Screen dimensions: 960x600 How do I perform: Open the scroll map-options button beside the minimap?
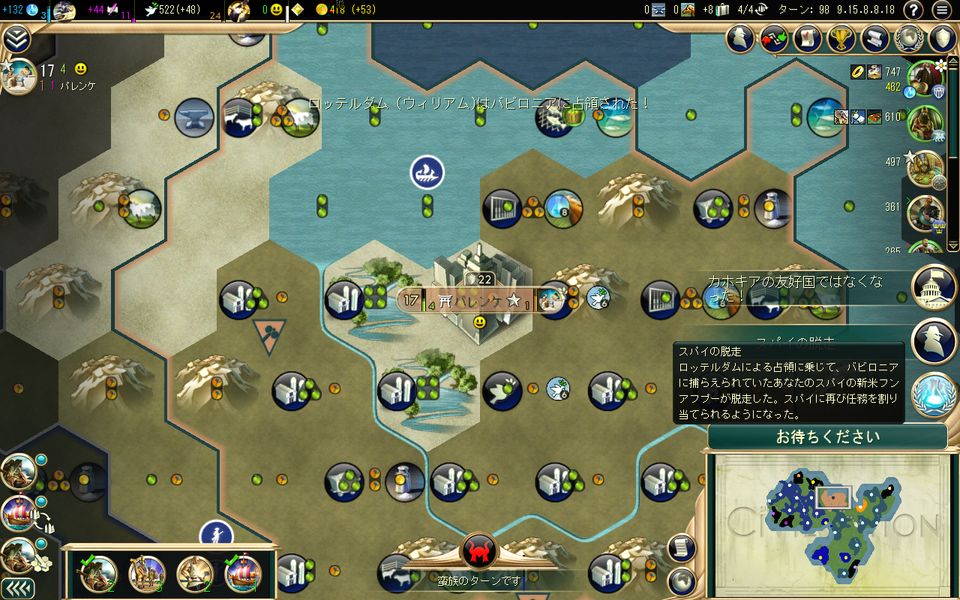click(x=681, y=547)
